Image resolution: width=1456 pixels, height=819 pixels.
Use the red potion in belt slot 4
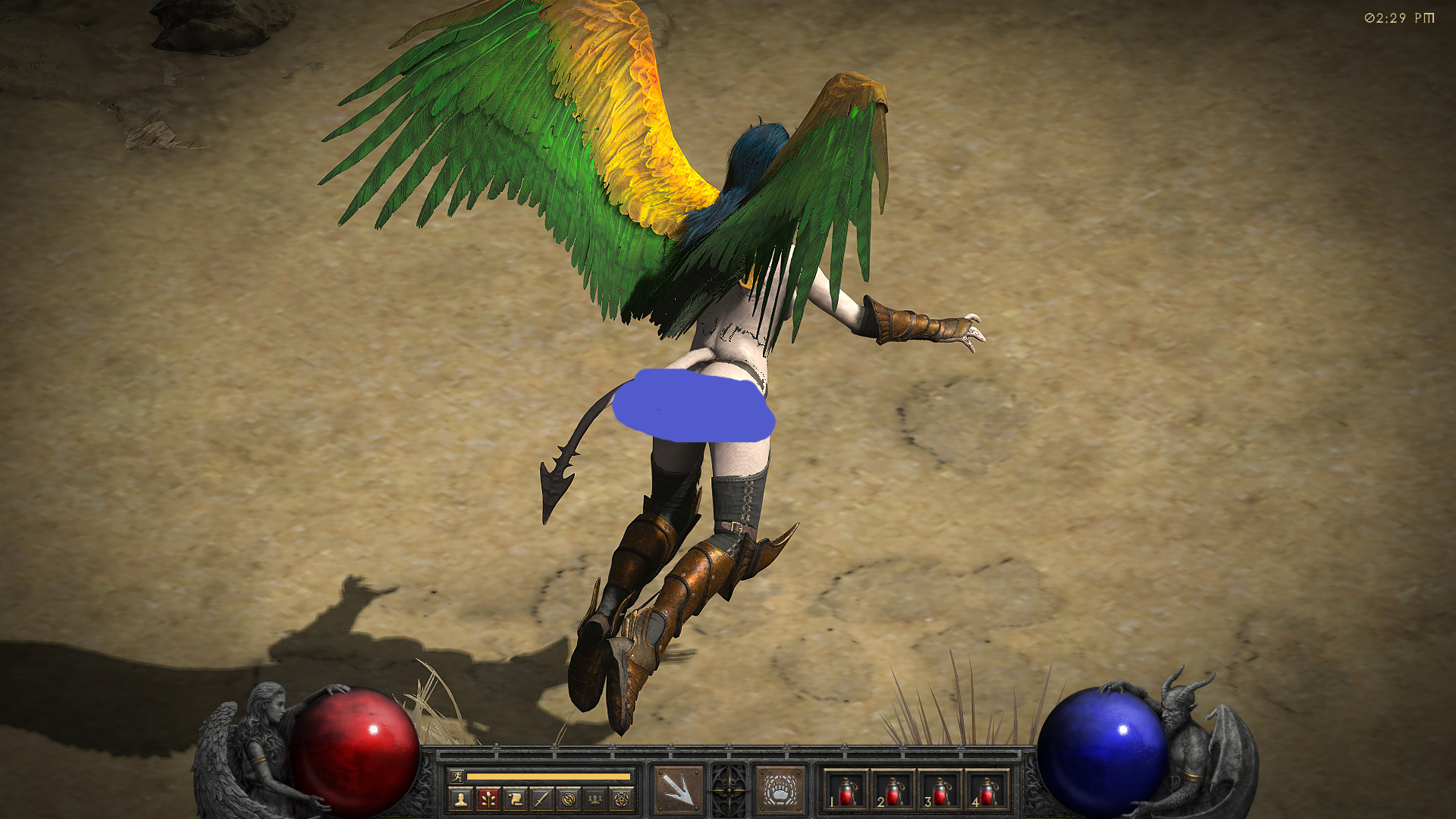[x=987, y=792]
